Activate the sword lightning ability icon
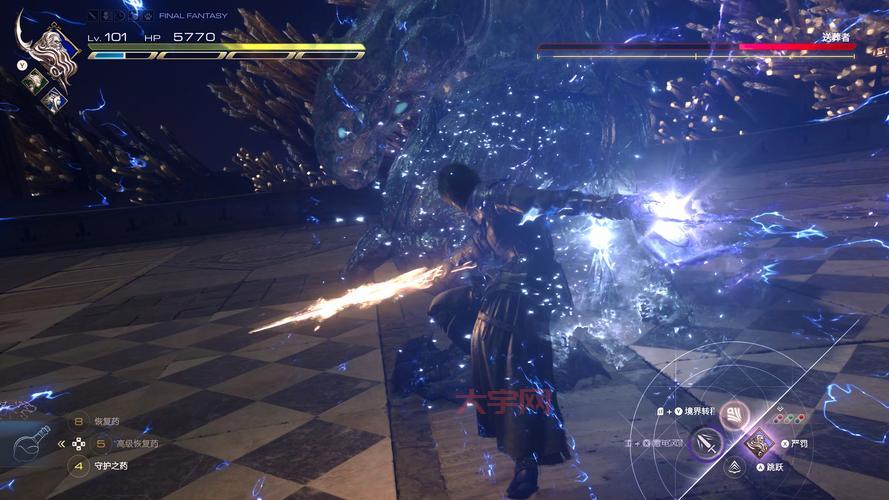This screenshot has width=889, height=500. point(708,441)
